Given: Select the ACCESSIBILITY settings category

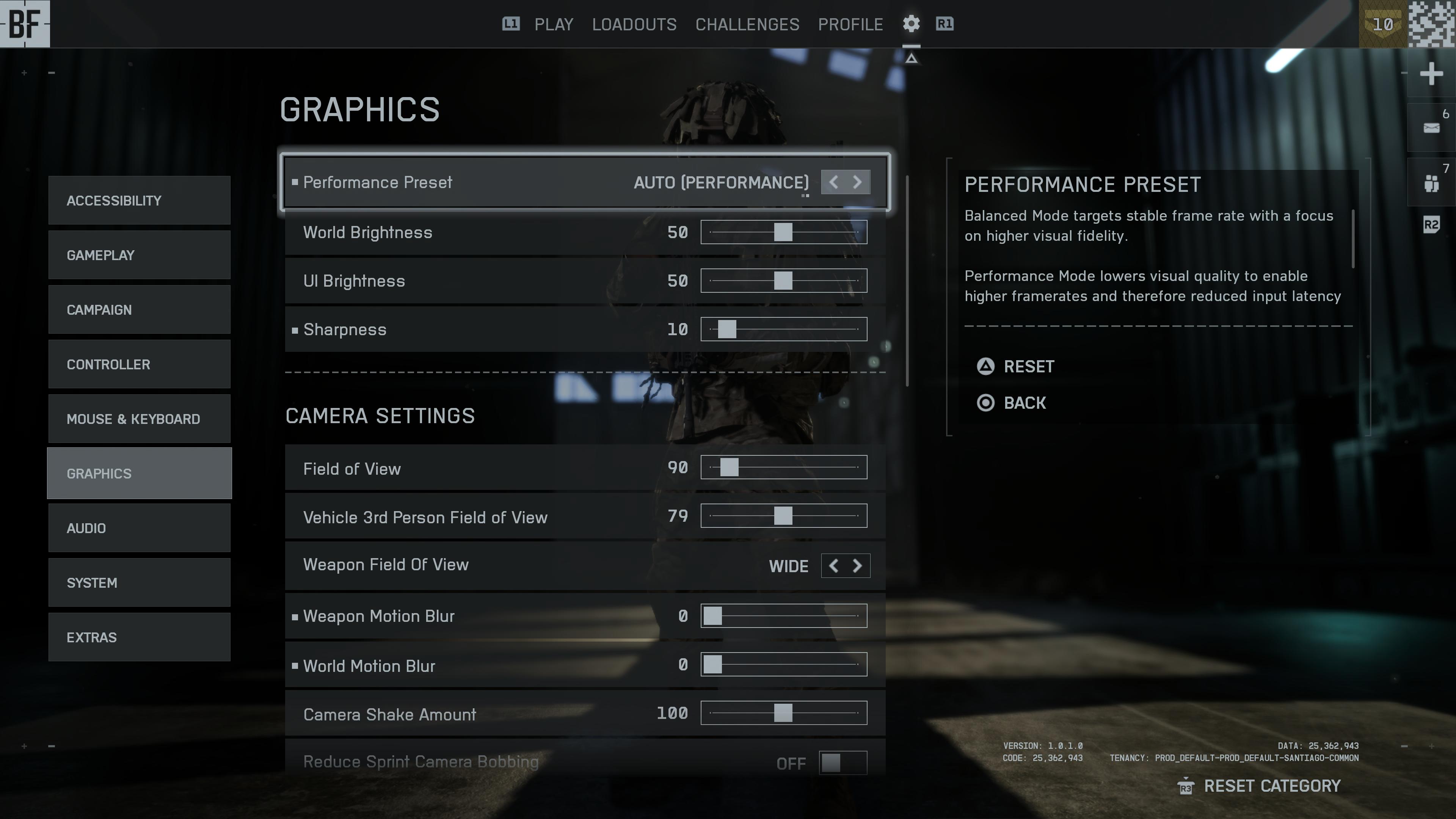Looking at the screenshot, I should coord(139,201).
